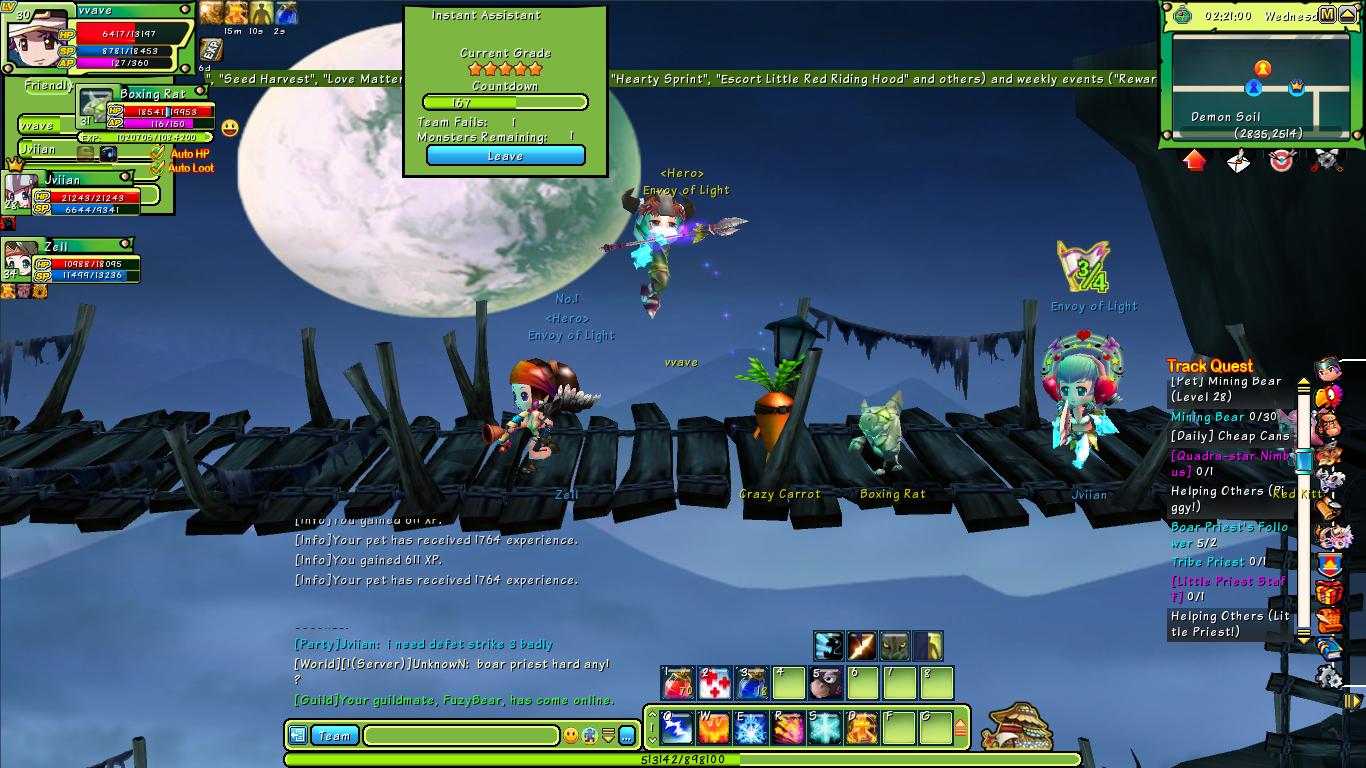Open the mail envelope icon
The width and height of the screenshot is (1366, 768).
[x=1239, y=160]
